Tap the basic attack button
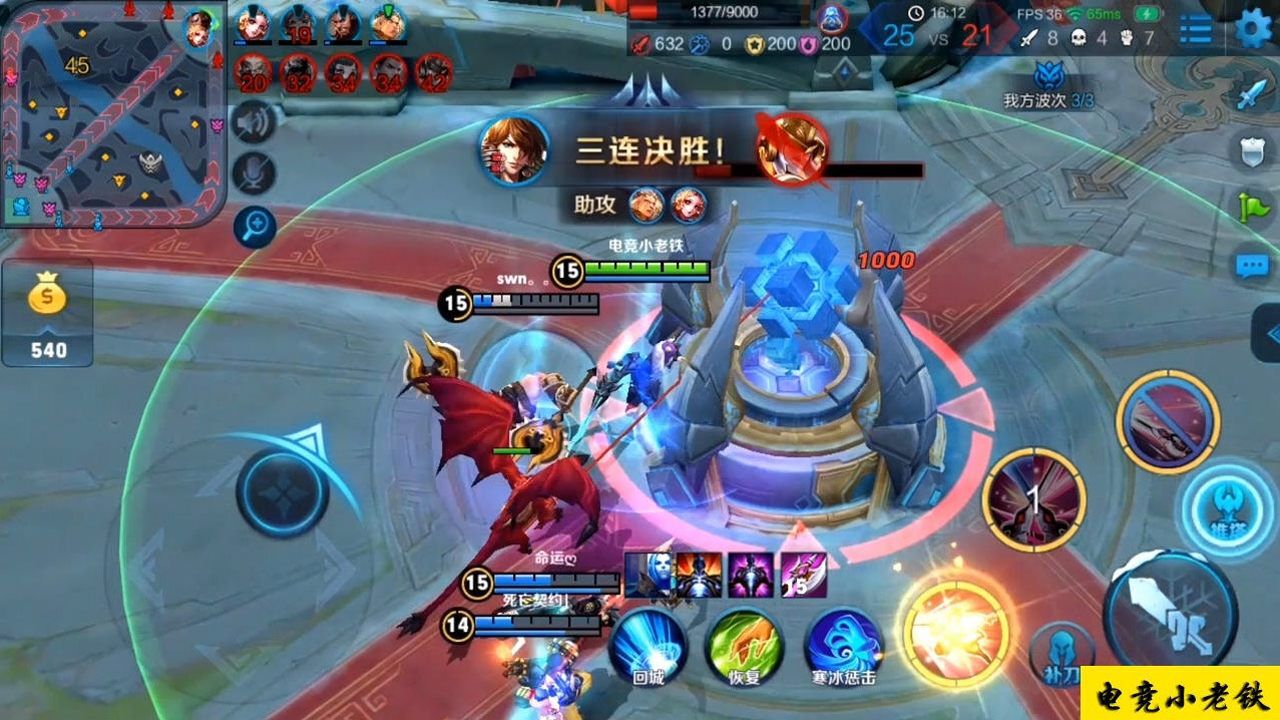The image size is (1280, 720). click(x=1170, y=610)
